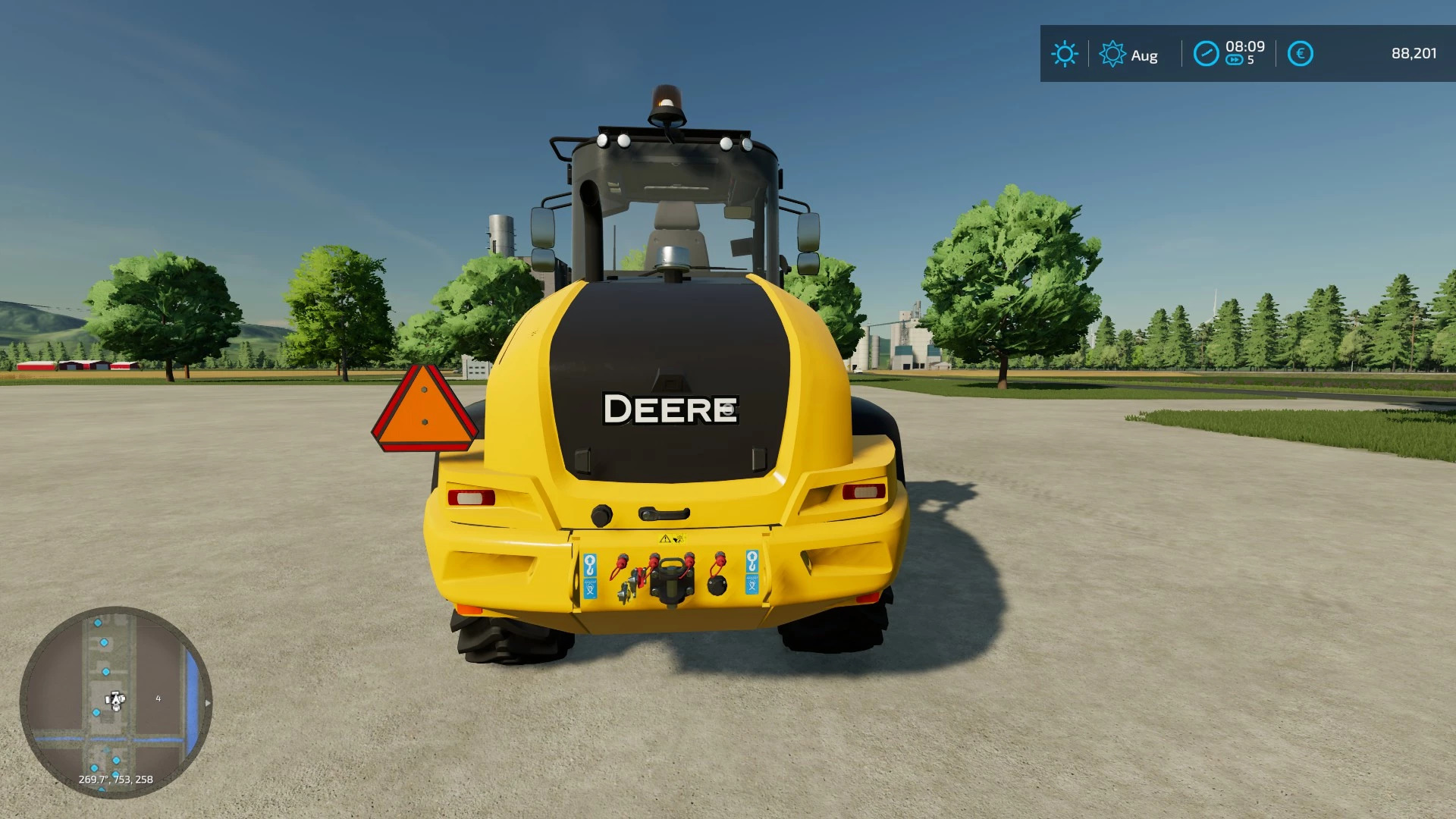Select the vehicle marker on the minimap
1456x819 pixels.
point(115,700)
